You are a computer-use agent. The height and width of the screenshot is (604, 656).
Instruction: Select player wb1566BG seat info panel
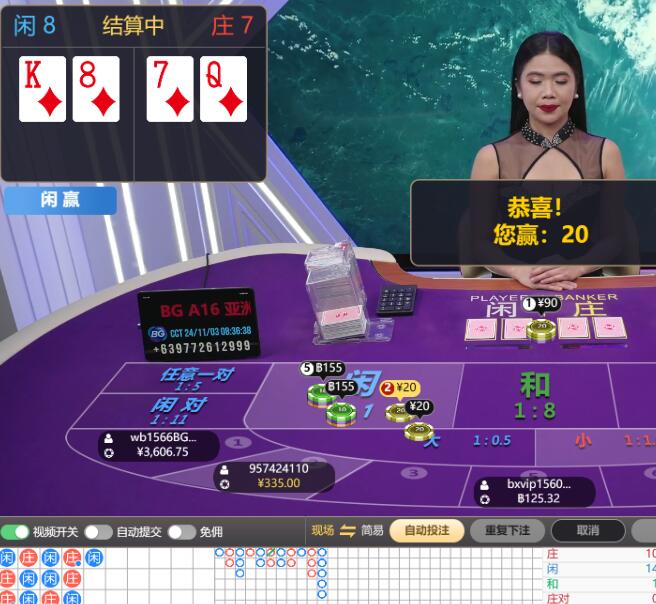158,445
